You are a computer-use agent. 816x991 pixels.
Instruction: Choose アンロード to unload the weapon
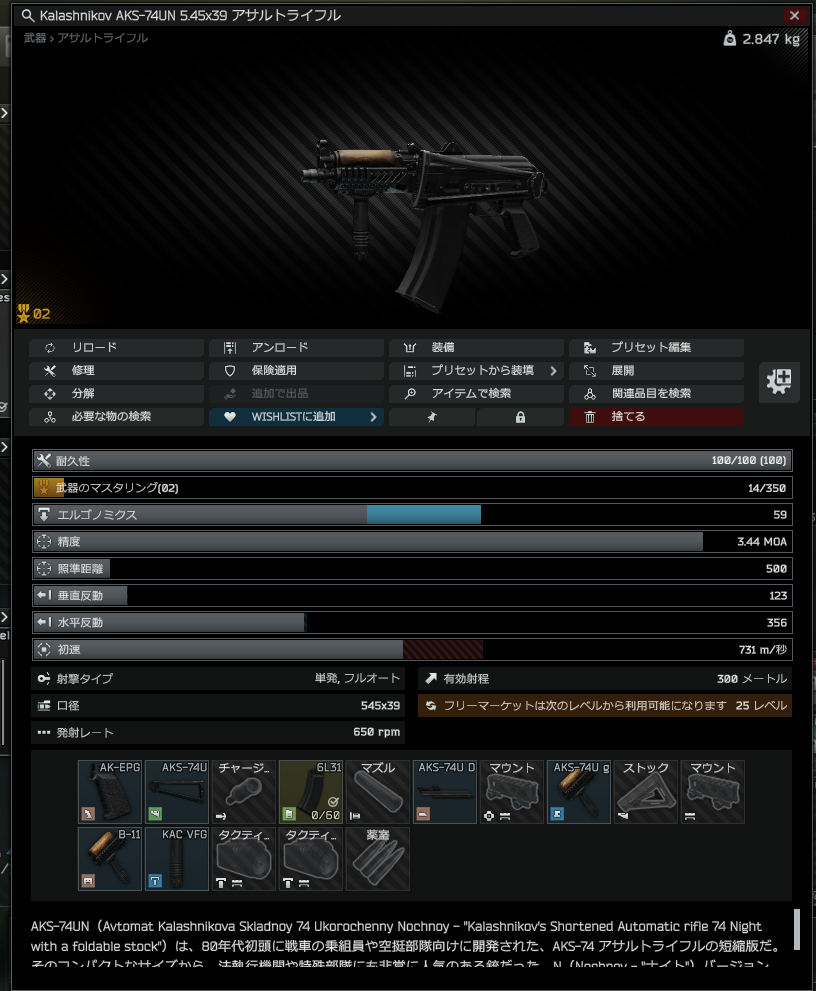coord(296,348)
